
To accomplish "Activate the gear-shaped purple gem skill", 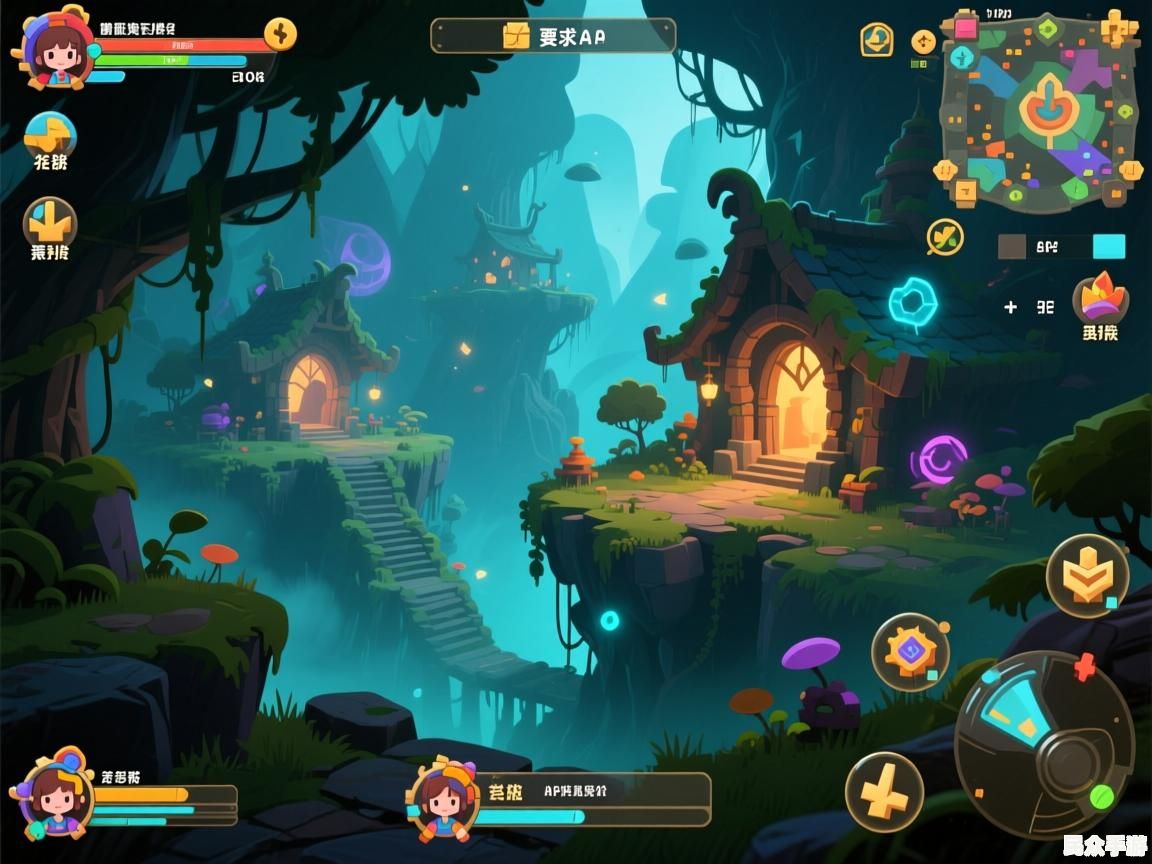I will pos(910,652).
